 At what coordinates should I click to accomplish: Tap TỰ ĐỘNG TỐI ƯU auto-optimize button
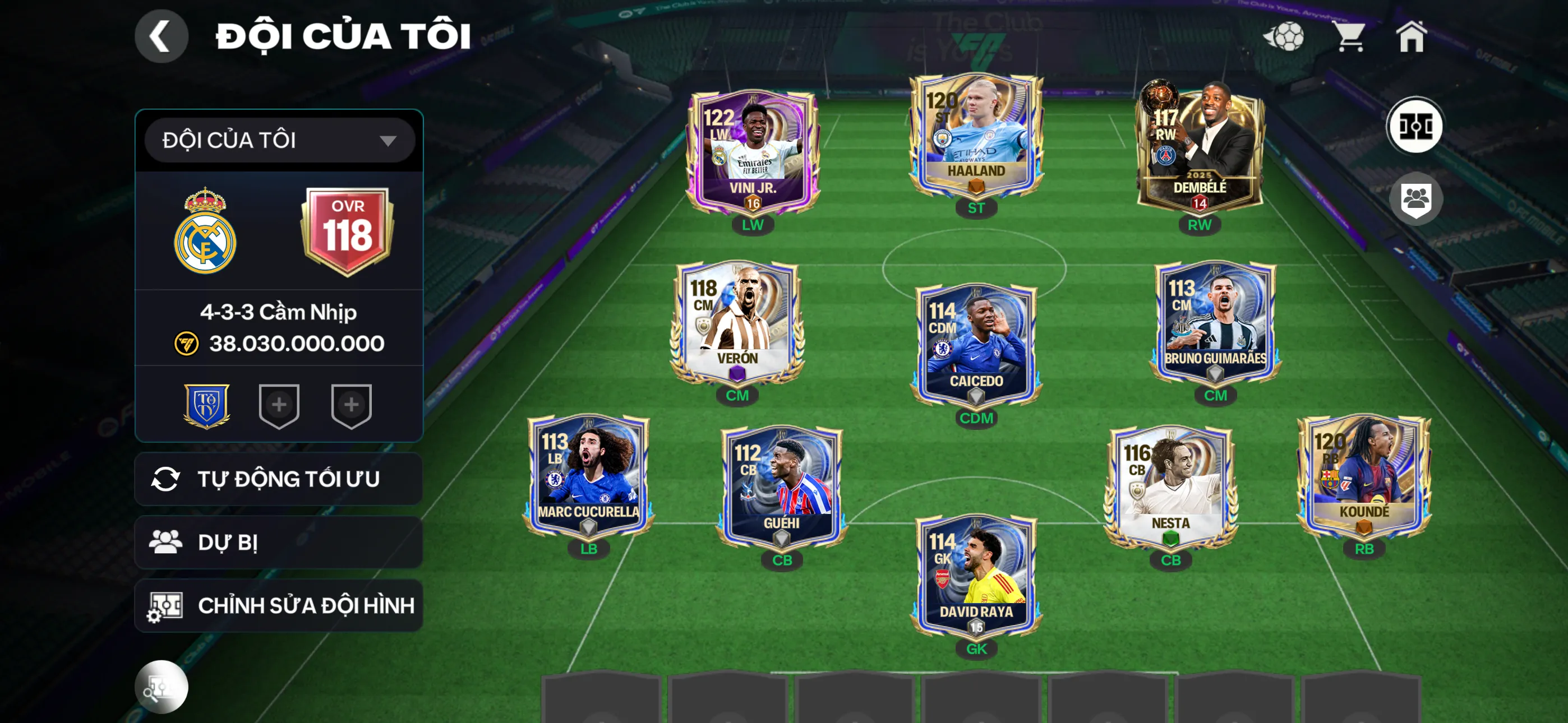(x=279, y=479)
